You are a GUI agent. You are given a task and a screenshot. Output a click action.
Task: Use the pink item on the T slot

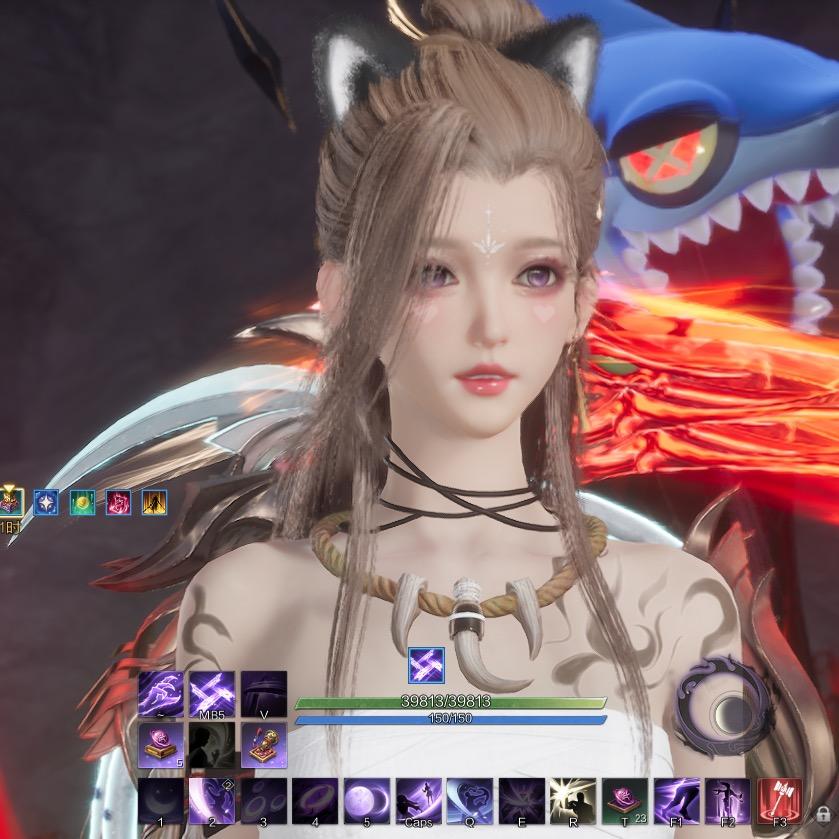point(625,801)
